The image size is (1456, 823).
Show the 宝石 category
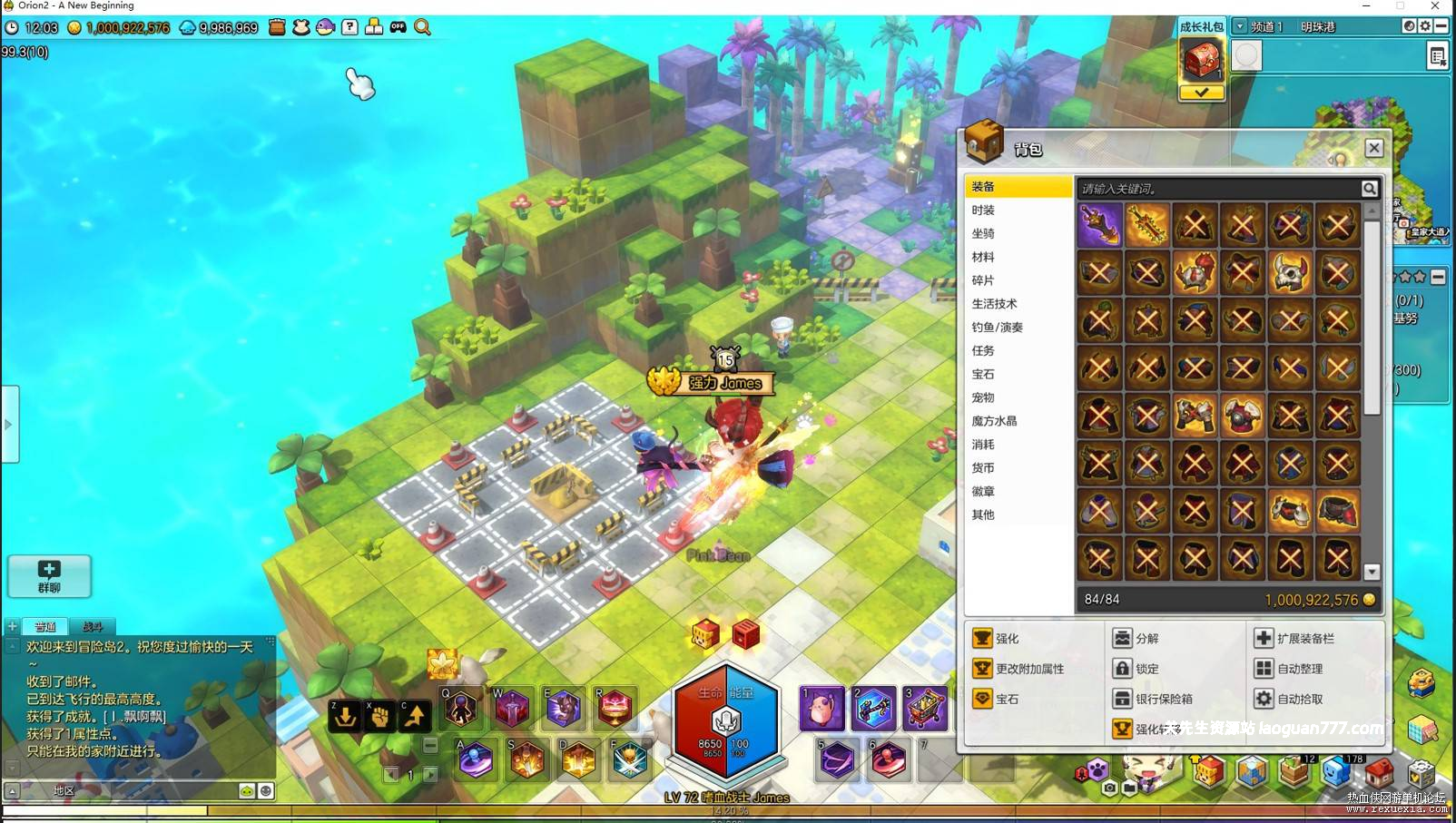983,375
